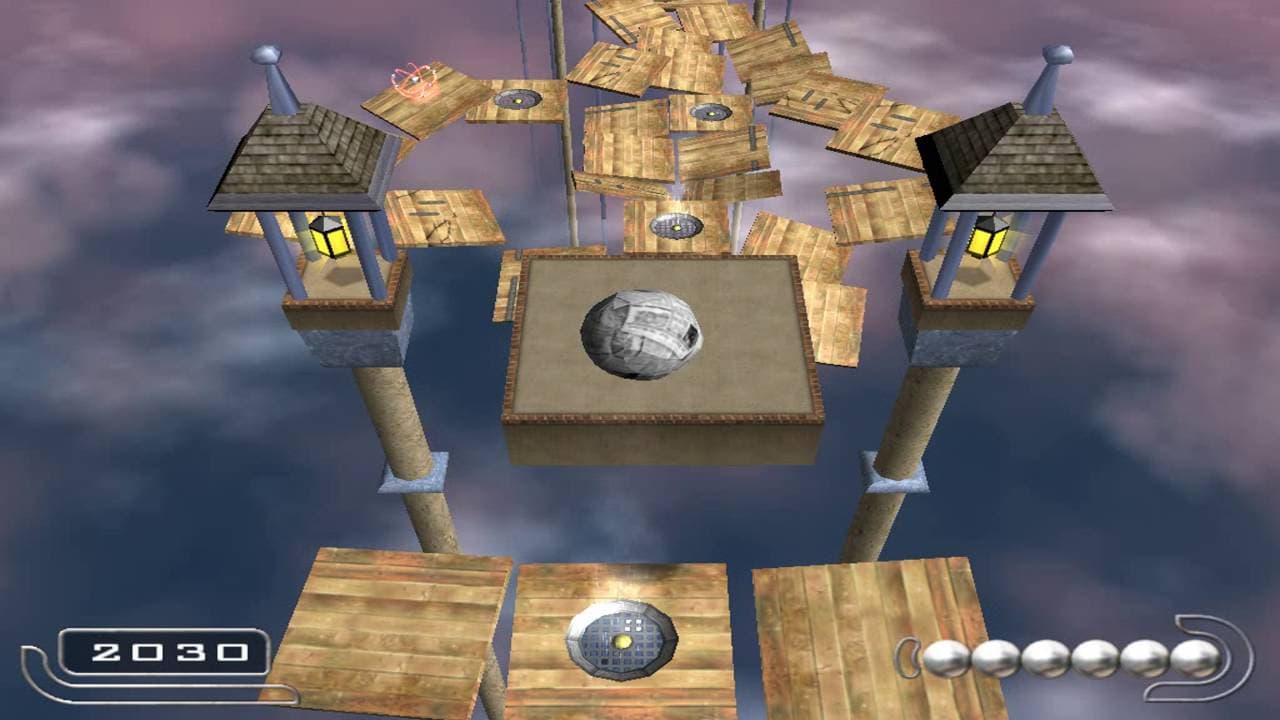Select the manhole cover on the top-left plank

pos(519,97)
